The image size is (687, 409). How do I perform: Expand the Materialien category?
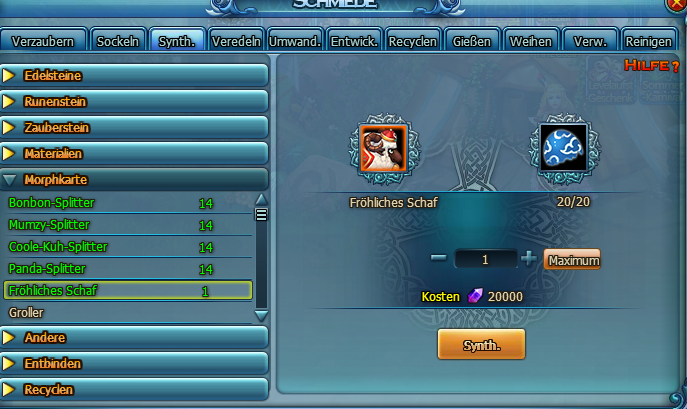click(x=134, y=154)
